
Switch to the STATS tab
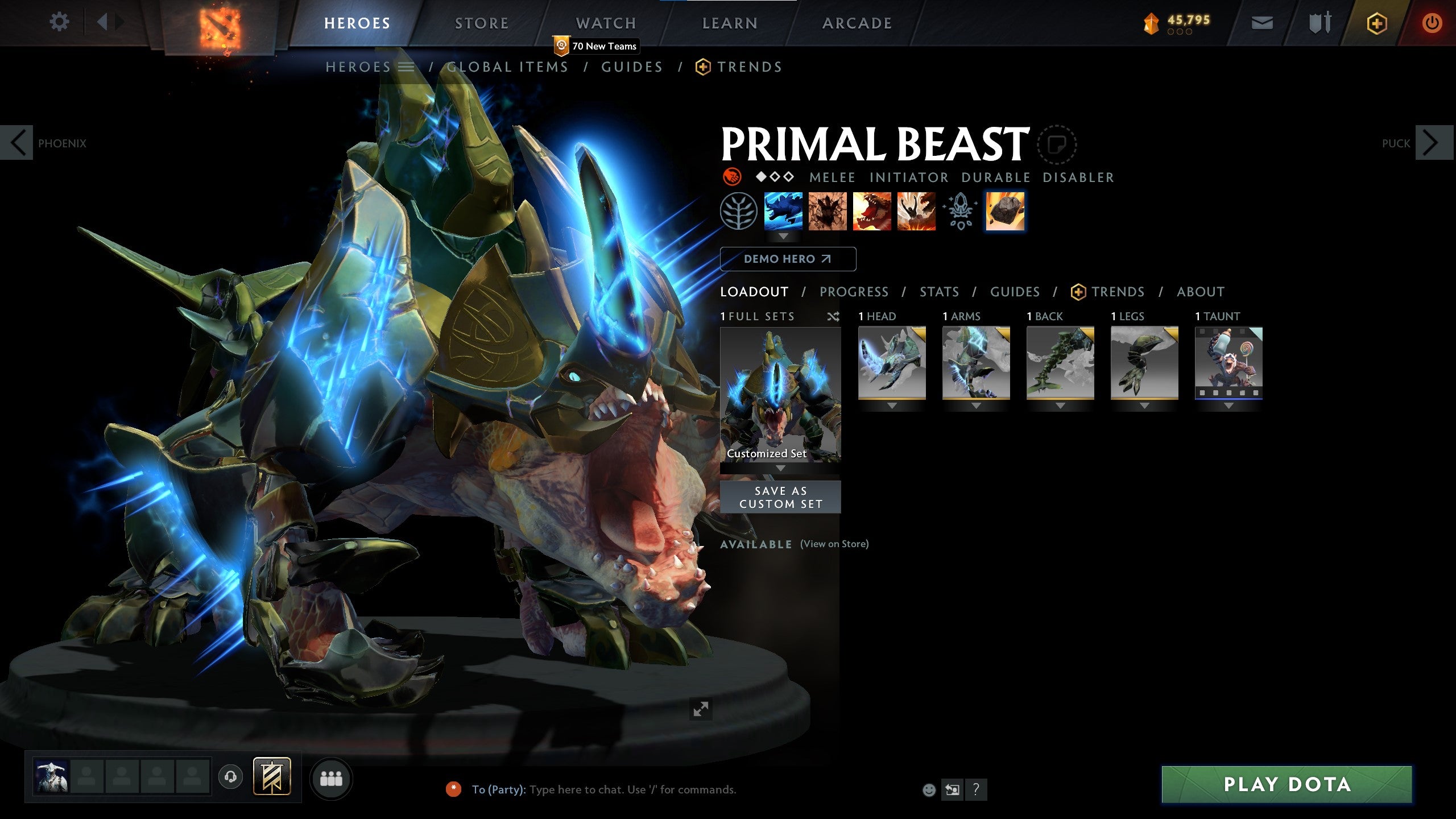939,292
